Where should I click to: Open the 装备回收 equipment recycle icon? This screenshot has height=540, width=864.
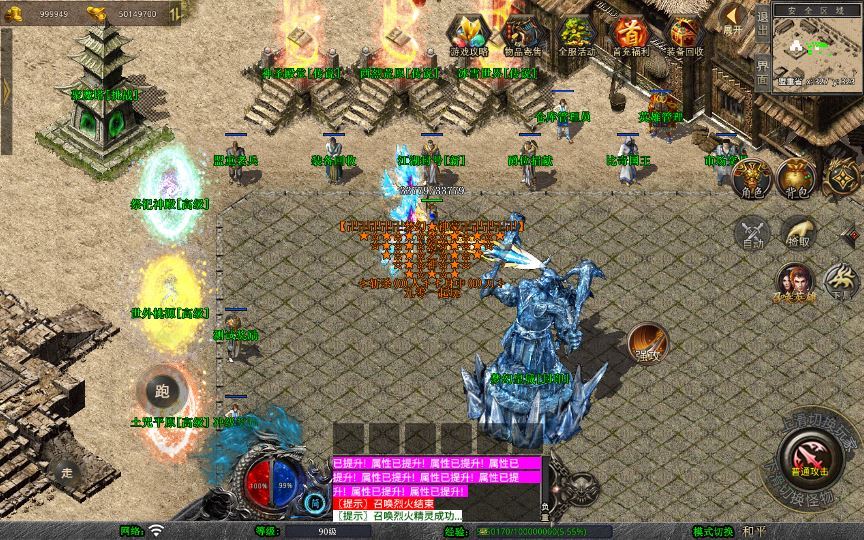pyautogui.click(x=685, y=35)
